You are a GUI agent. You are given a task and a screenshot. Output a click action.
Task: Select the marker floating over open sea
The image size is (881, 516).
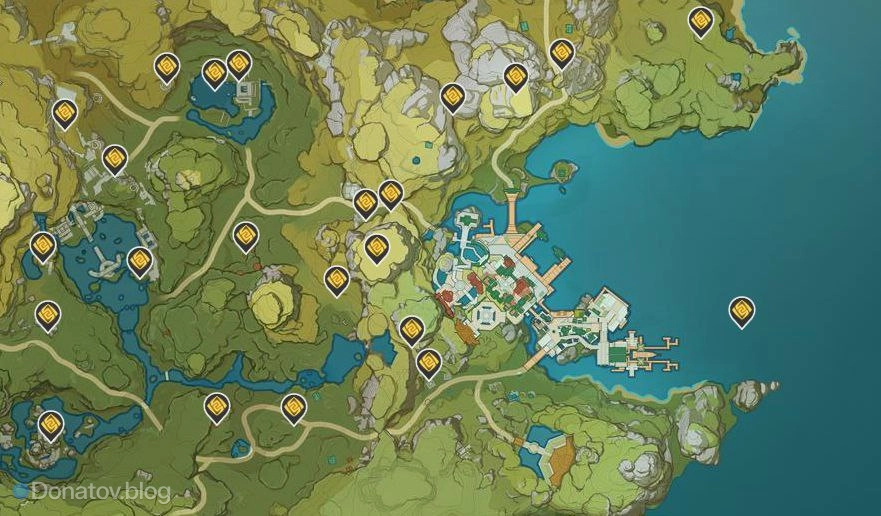741,311
